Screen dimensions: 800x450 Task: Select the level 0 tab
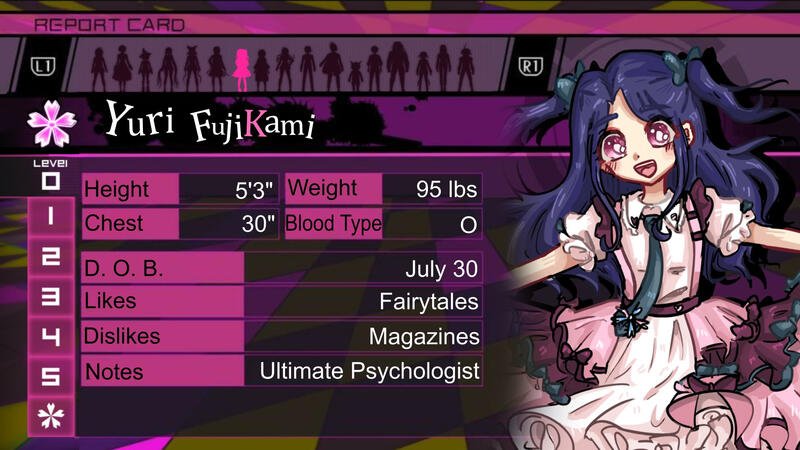51,182
